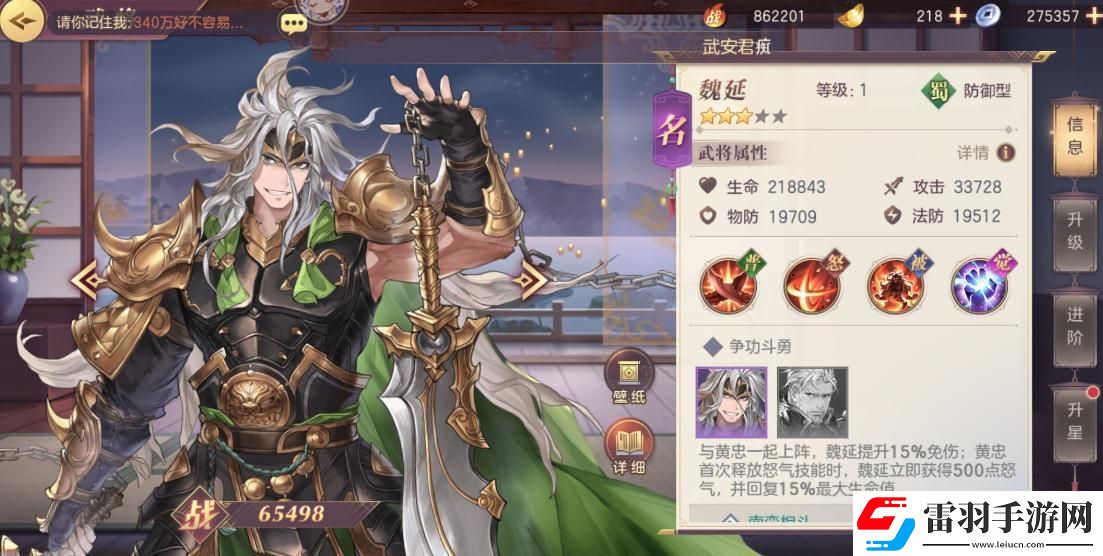Switch to the 升星 star-up tab
The height and width of the screenshot is (556, 1103).
click(x=1075, y=420)
